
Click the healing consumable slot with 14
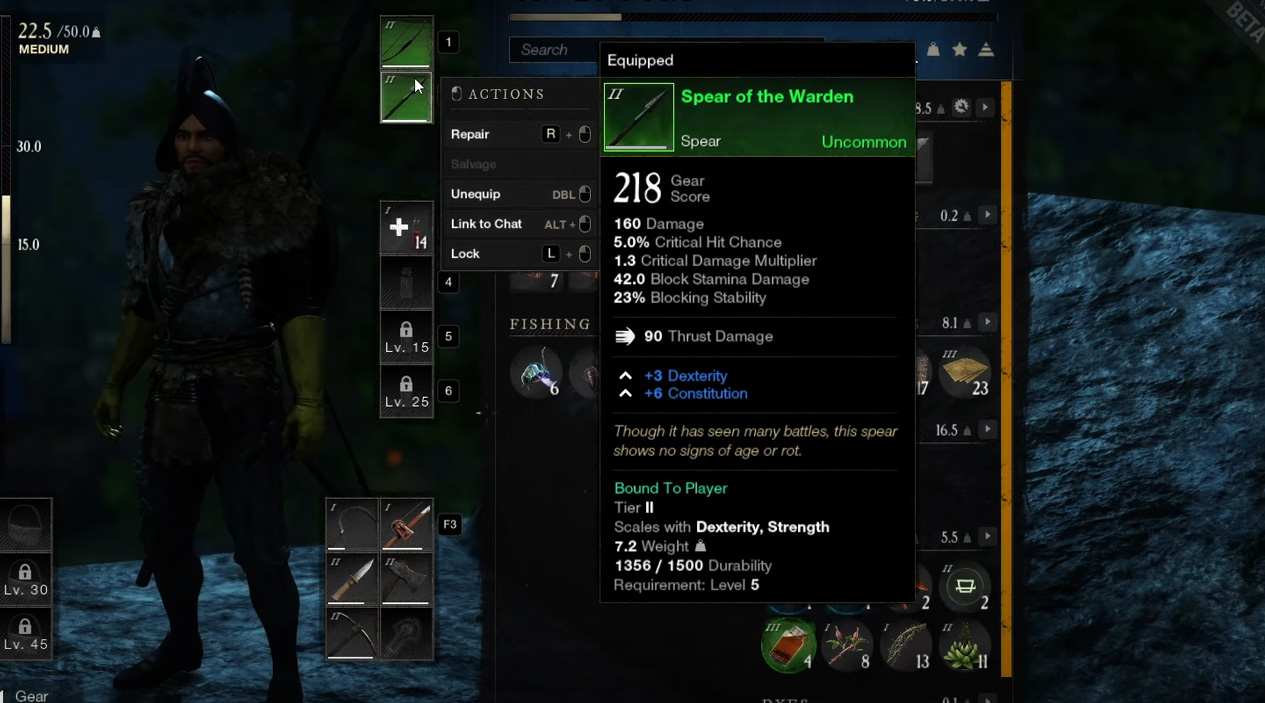point(406,228)
